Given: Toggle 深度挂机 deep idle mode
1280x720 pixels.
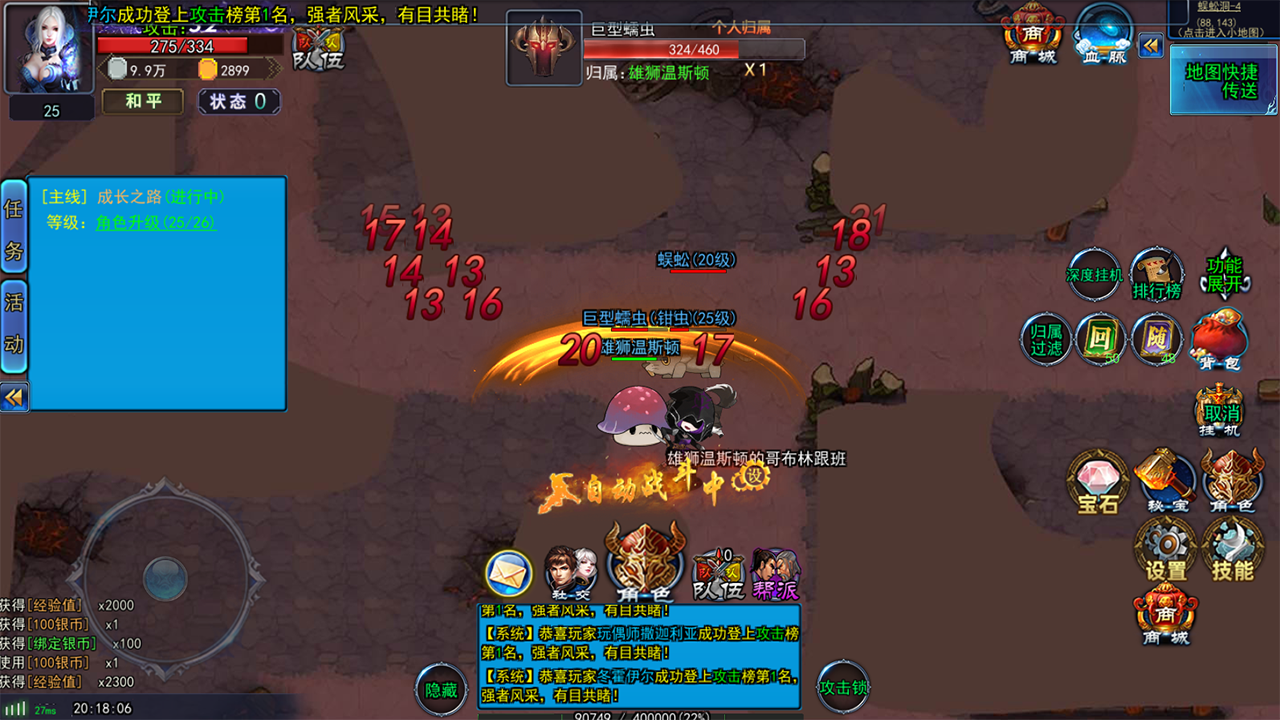Looking at the screenshot, I should click(1094, 275).
